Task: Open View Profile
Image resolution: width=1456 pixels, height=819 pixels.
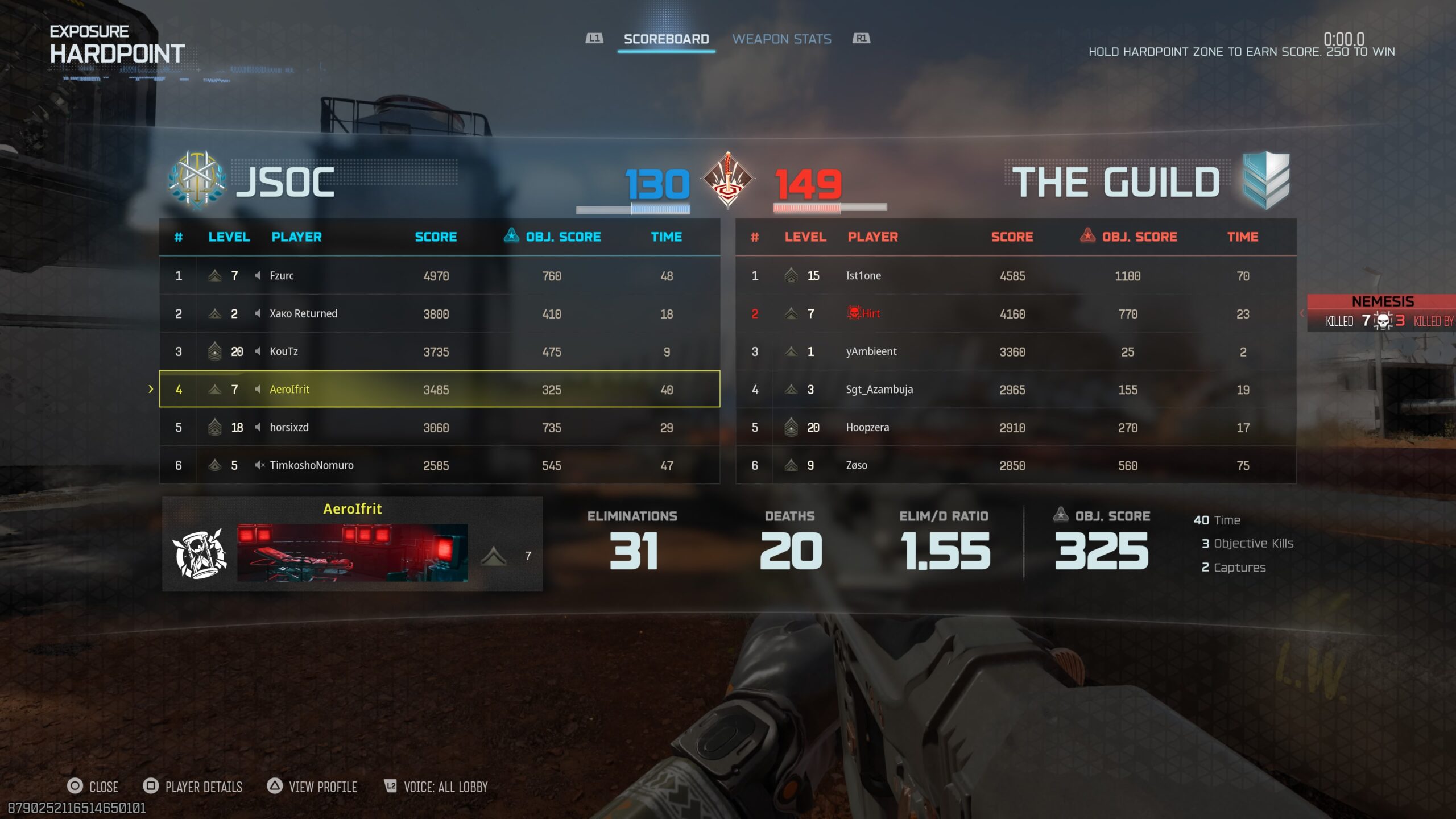Action: (312, 787)
